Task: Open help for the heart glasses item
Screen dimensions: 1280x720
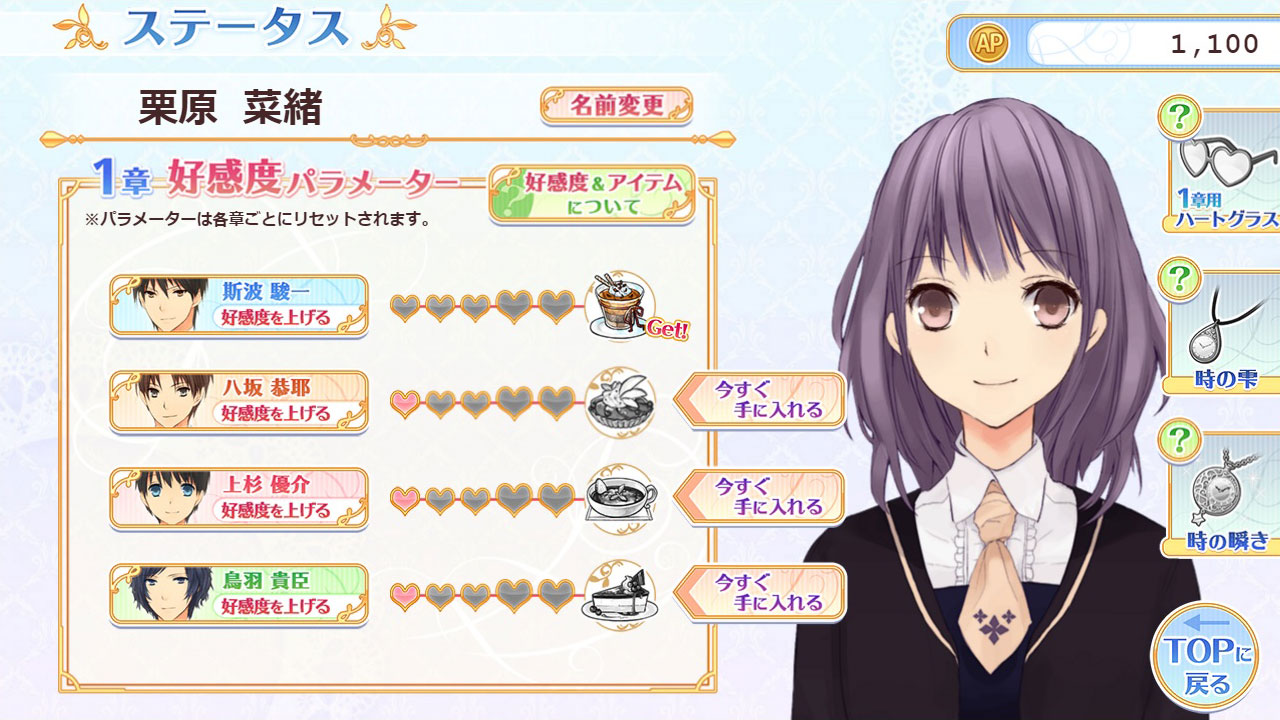Action: pos(1179,117)
